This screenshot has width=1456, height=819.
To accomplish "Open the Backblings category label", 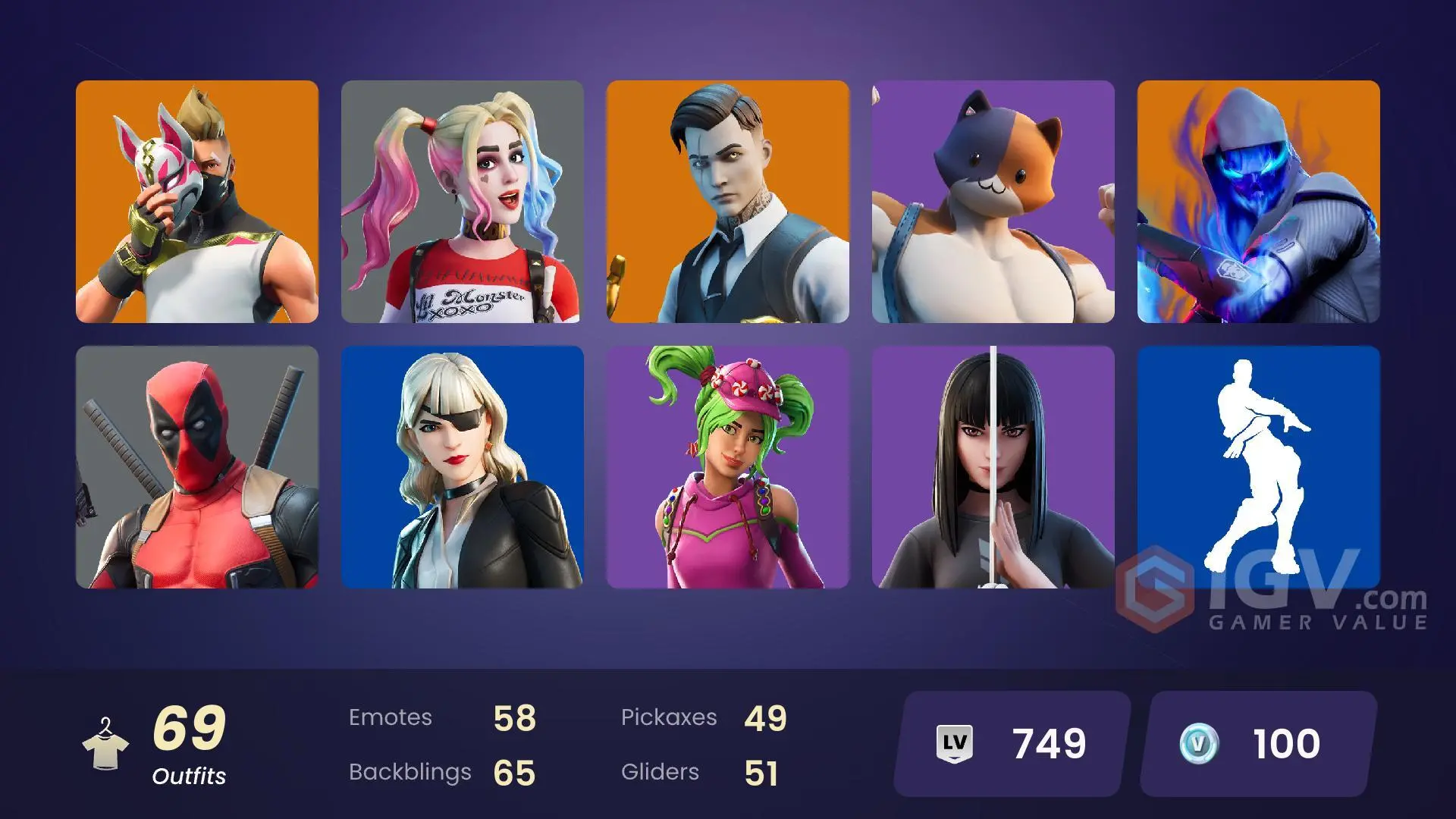I will tap(409, 772).
